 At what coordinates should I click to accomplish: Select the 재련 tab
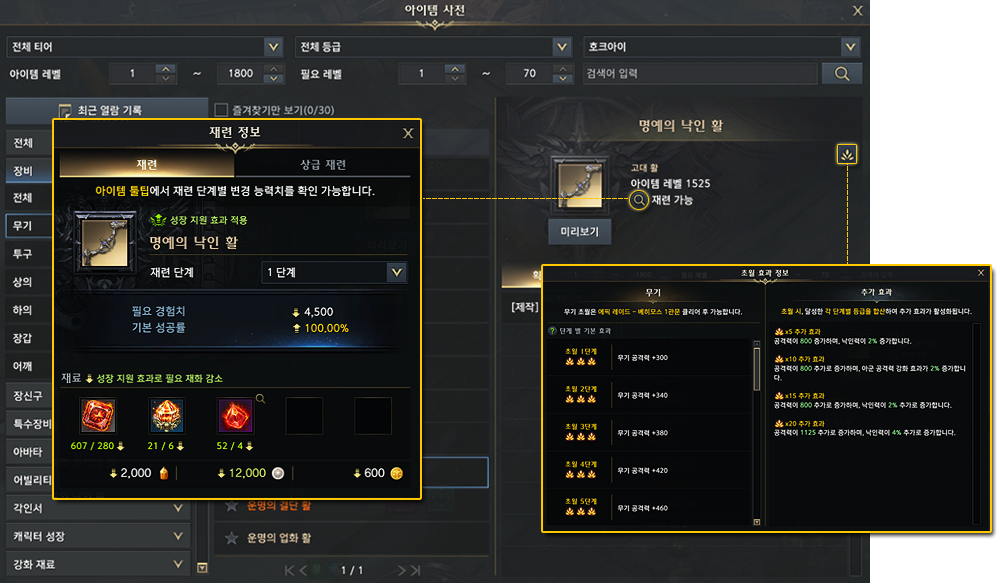[x=147, y=165]
